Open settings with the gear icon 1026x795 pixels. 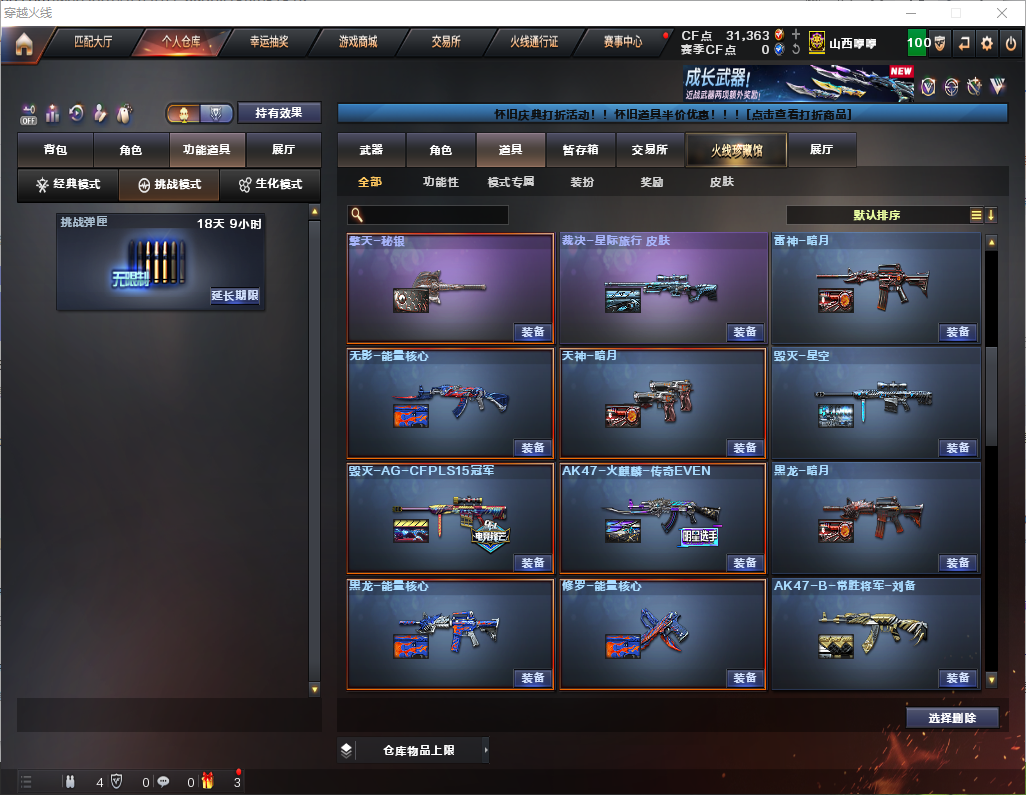tap(987, 43)
